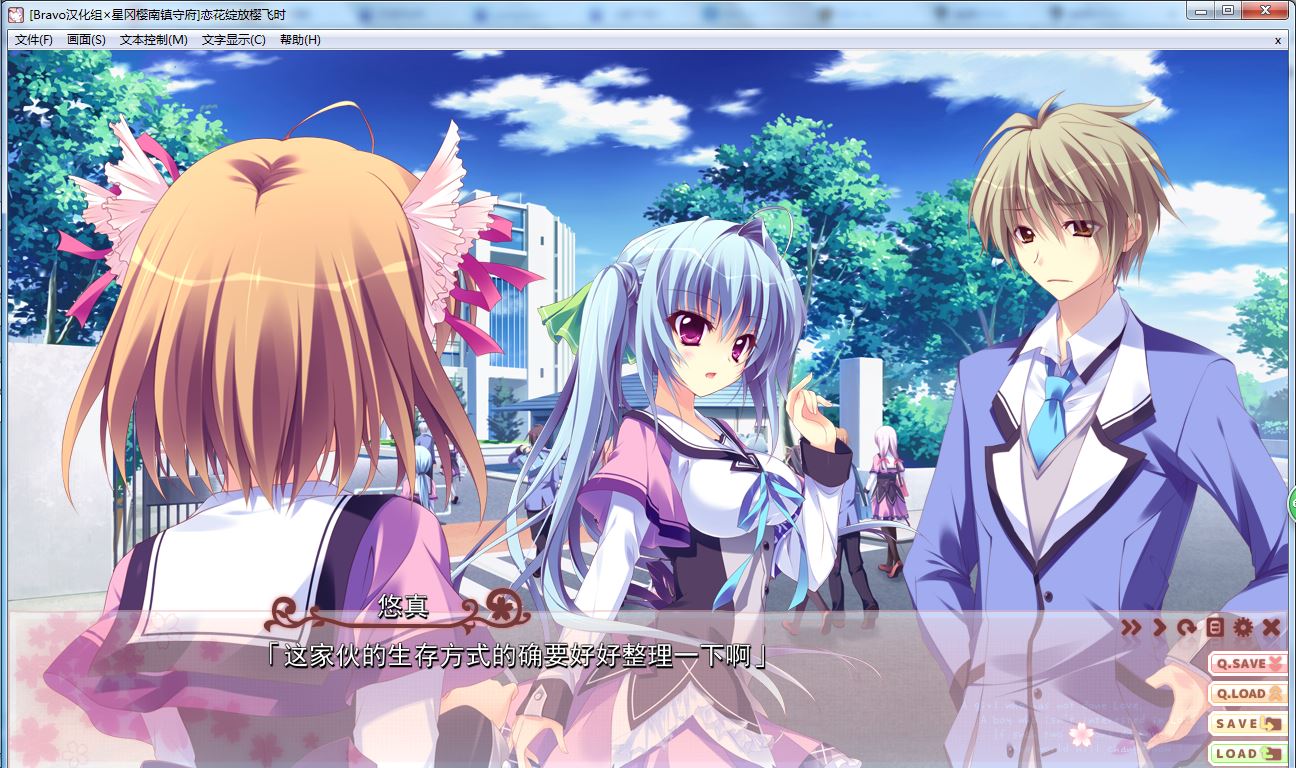The image size is (1296, 768).
Task: Open the SAVE screen
Action: click(x=1248, y=723)
